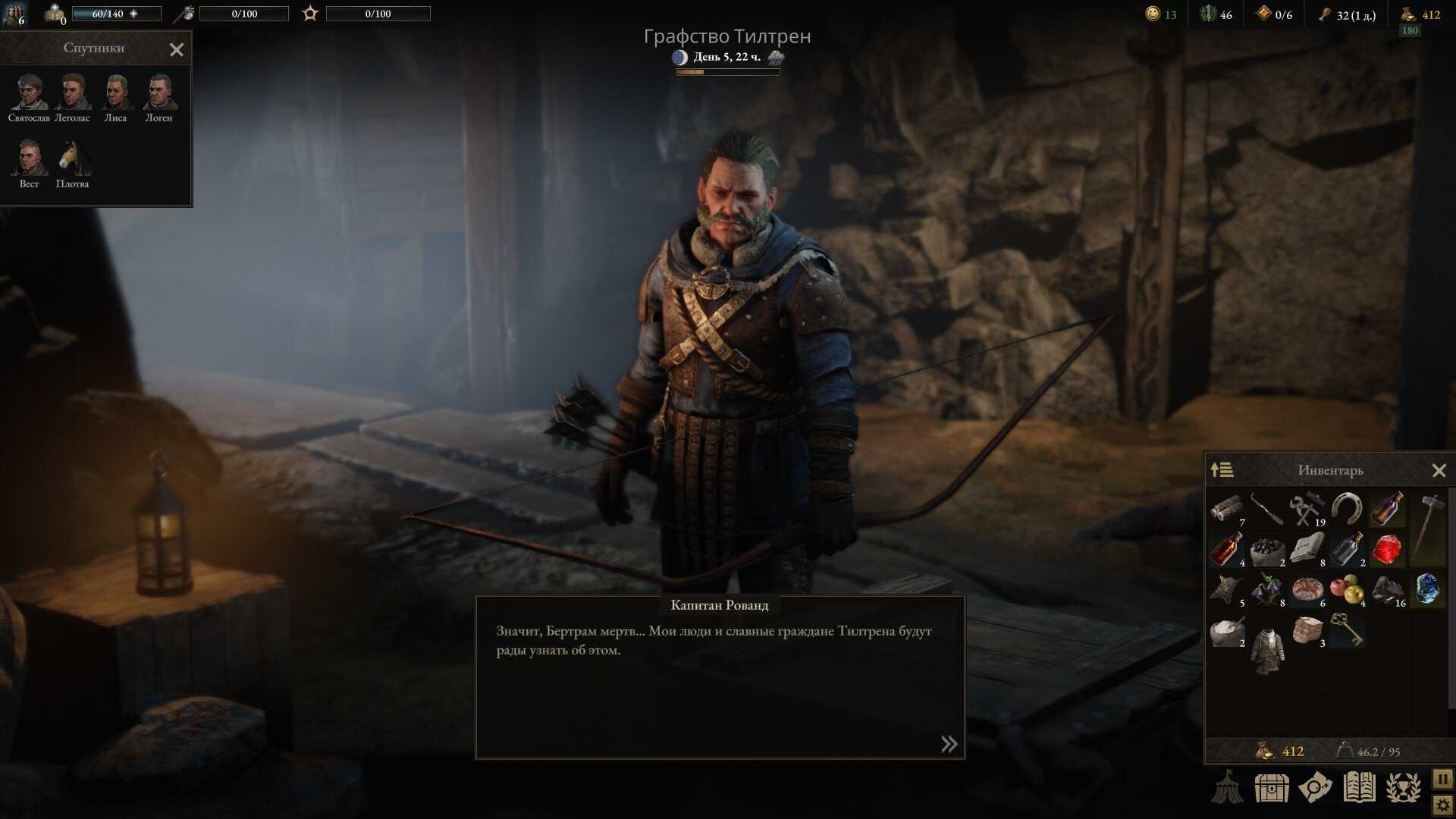Select the apples stack in inventory
This screenshot has width=1456, height=819.
click(x=1347, y=589)
